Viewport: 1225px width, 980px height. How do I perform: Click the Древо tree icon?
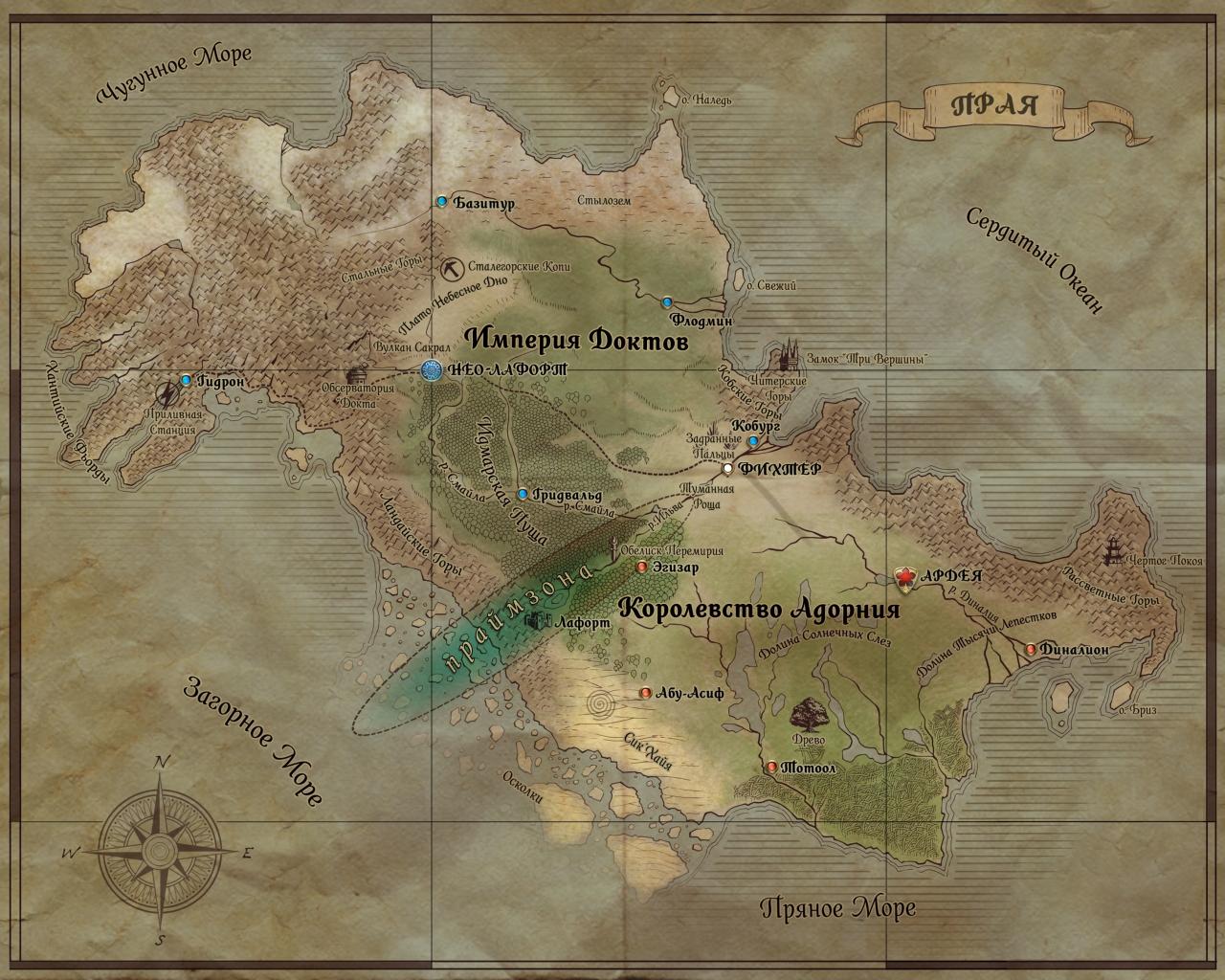(809, 712)
